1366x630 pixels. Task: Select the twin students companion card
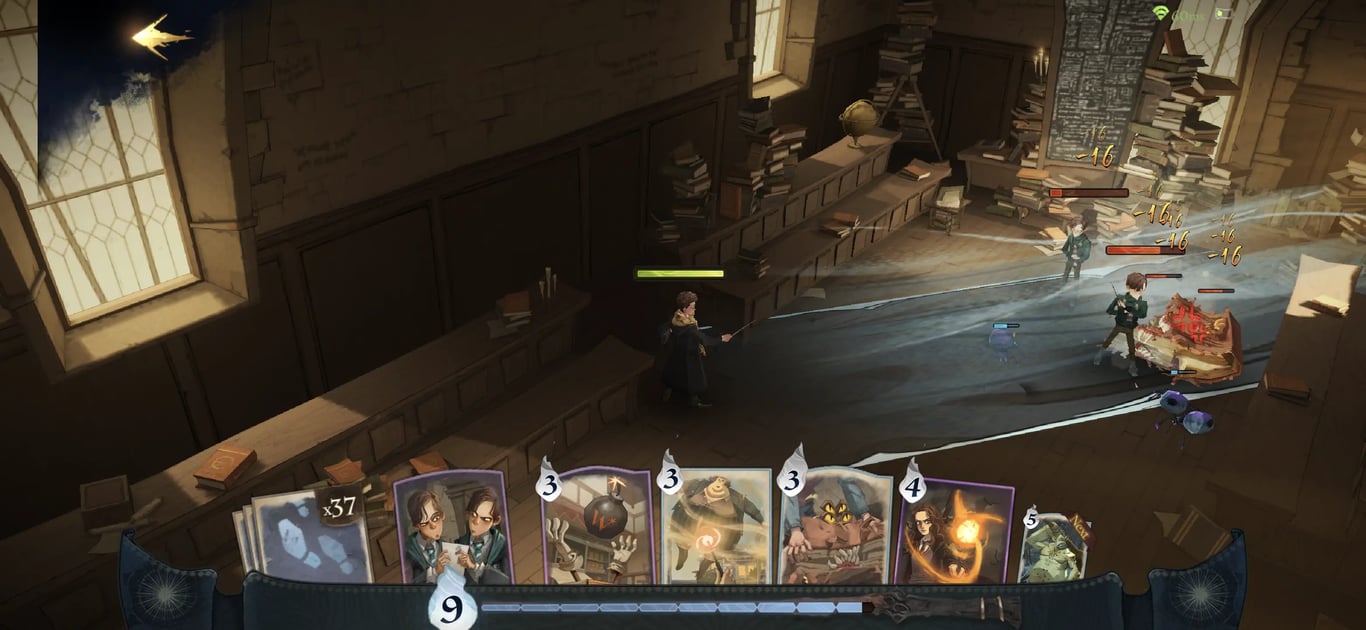[453, 527]
